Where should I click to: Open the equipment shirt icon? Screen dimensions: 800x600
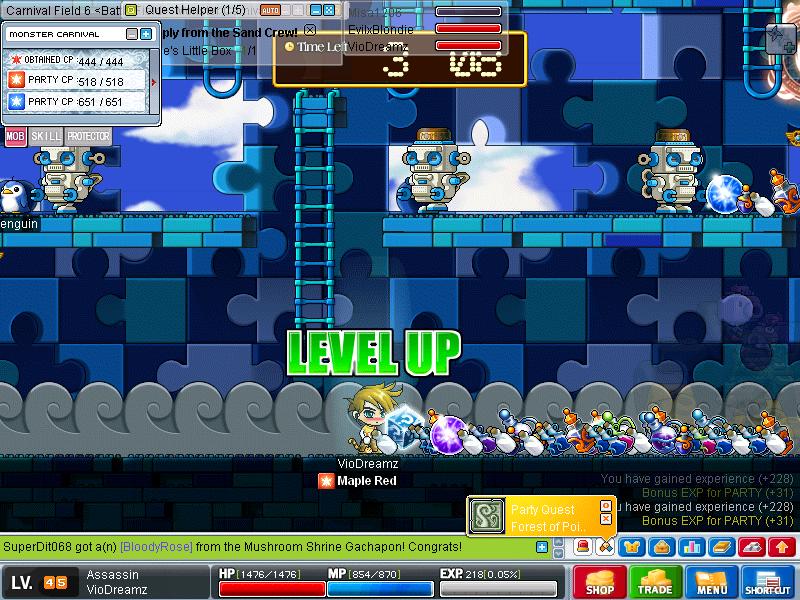[x=632, y=546]
